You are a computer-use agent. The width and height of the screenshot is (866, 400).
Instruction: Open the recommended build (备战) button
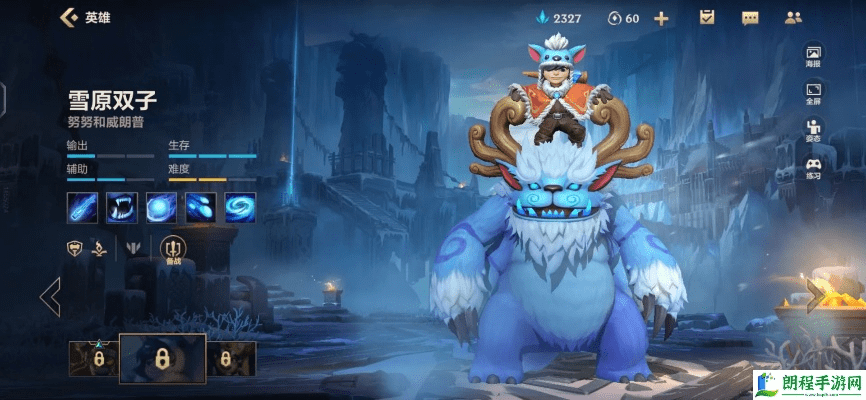click(x=172, y=250)
